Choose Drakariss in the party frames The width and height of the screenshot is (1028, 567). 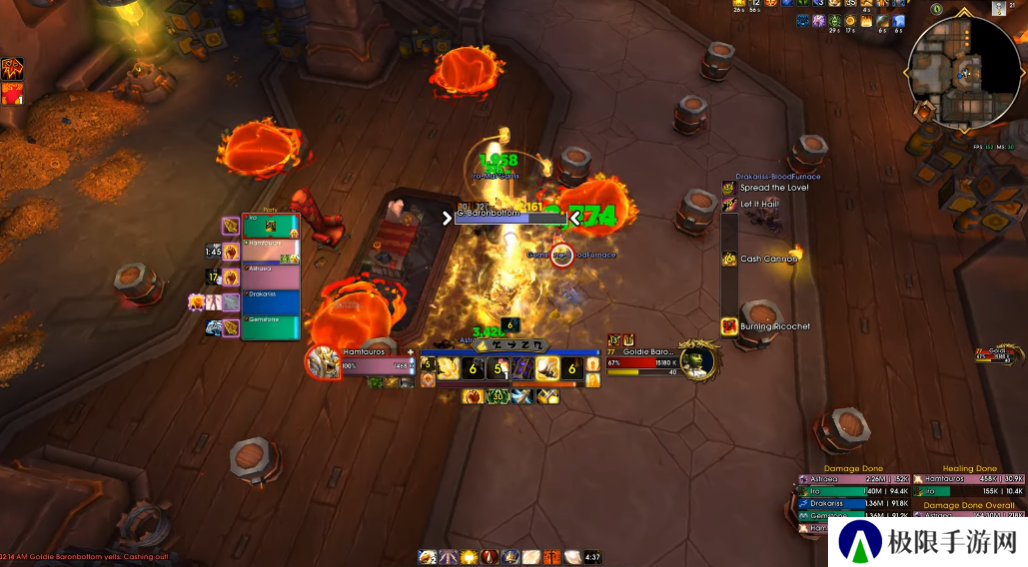click(270, 302)
